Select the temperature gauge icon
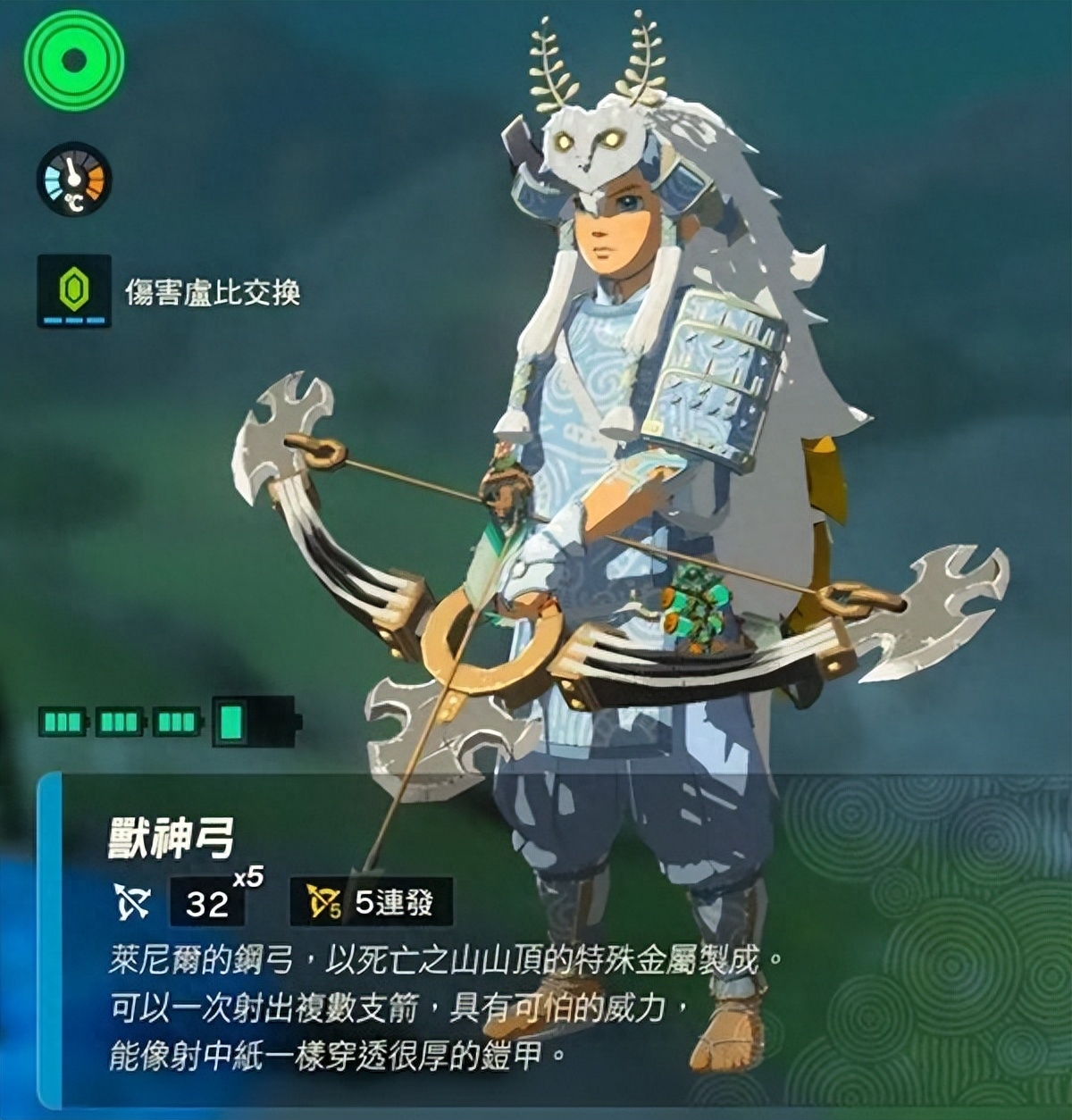The height and width of the screenshot is (1120, 1072). 74,180
